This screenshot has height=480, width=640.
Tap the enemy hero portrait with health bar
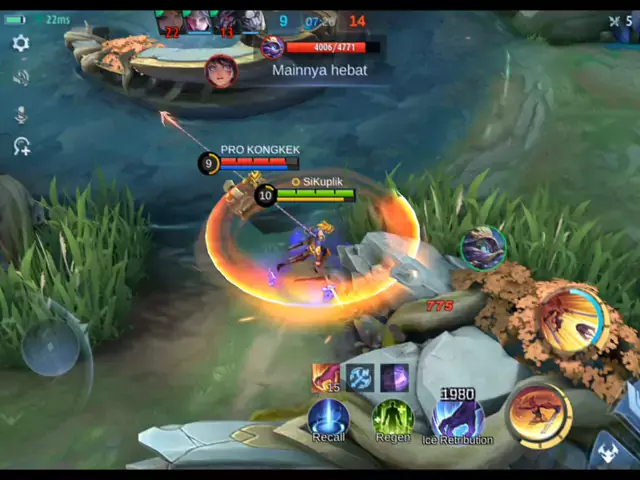272,46
